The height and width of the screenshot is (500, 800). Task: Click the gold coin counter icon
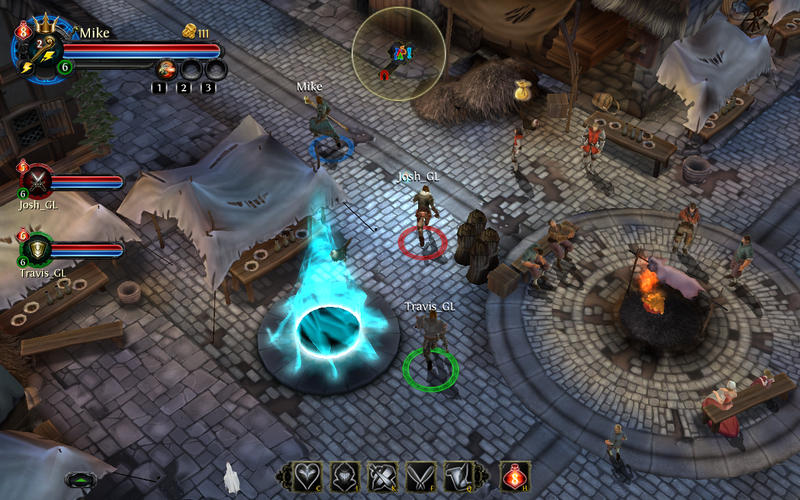coord(189,33)
